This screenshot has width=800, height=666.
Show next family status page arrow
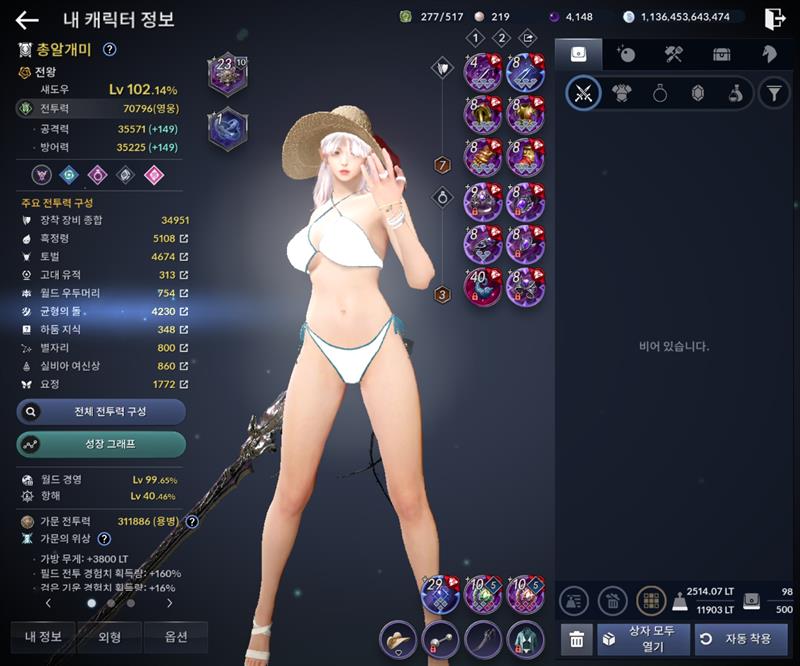coord(169,603)
